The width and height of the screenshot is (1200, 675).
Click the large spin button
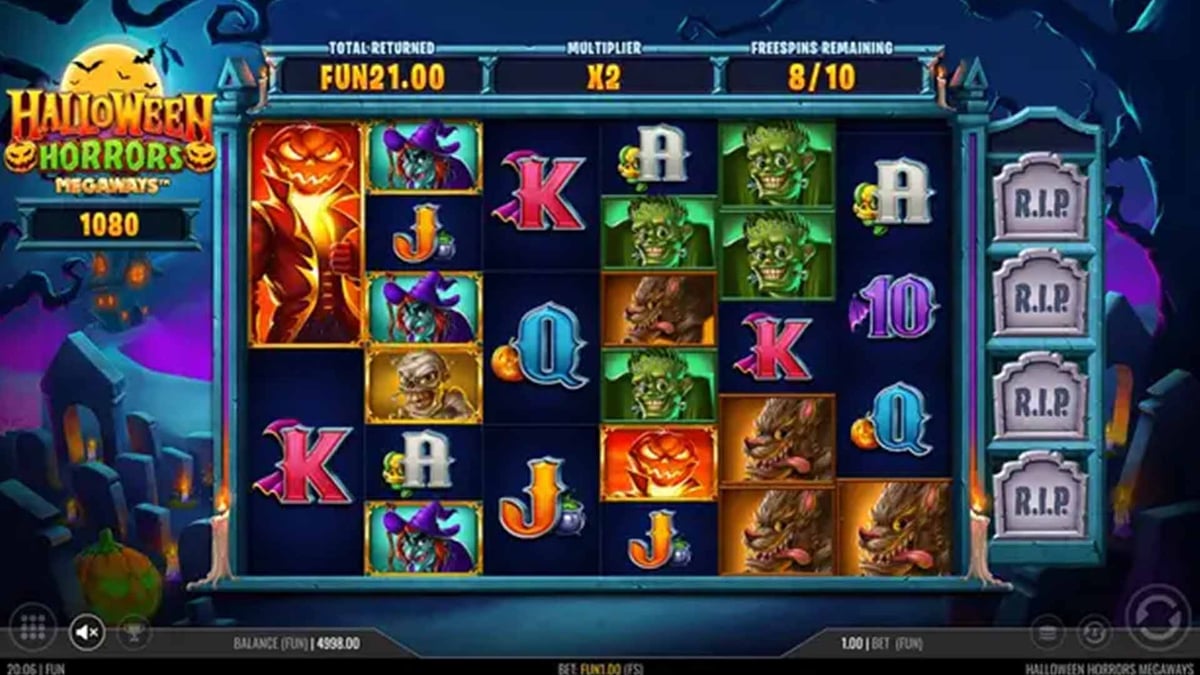coord(1157,616)
